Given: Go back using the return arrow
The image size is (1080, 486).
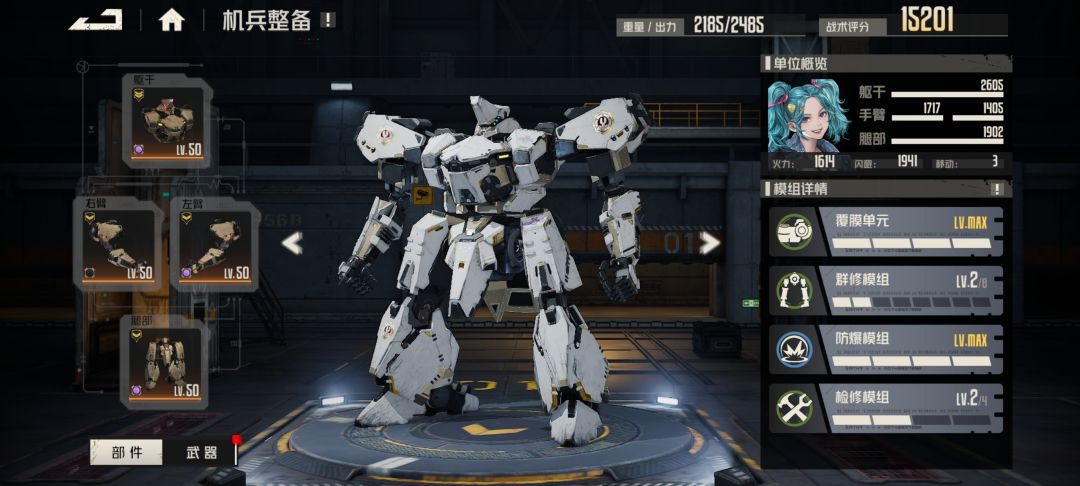Looking at the screenshot, I should [96, 19].
